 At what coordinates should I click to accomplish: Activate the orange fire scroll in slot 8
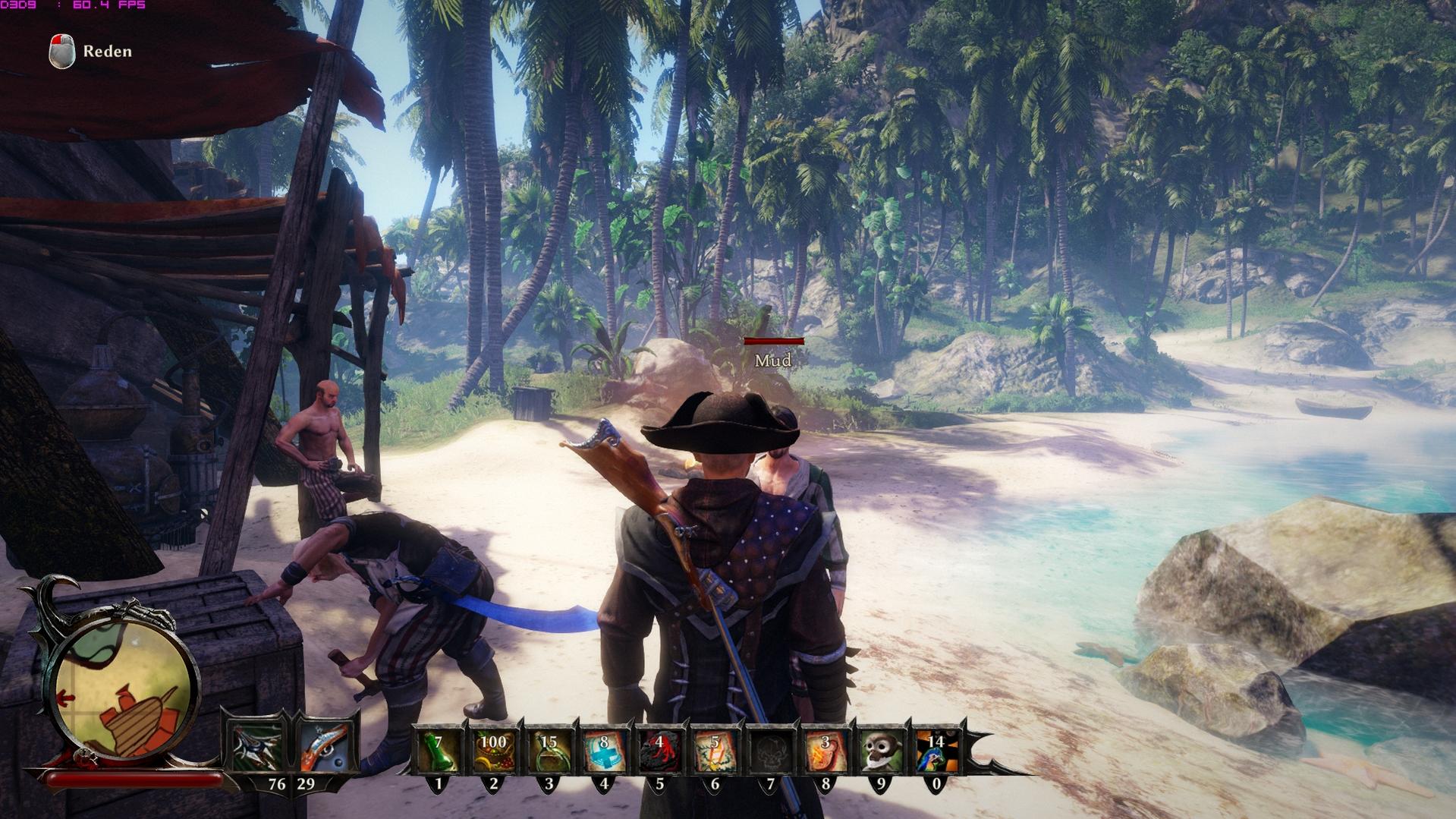(825, 750)
